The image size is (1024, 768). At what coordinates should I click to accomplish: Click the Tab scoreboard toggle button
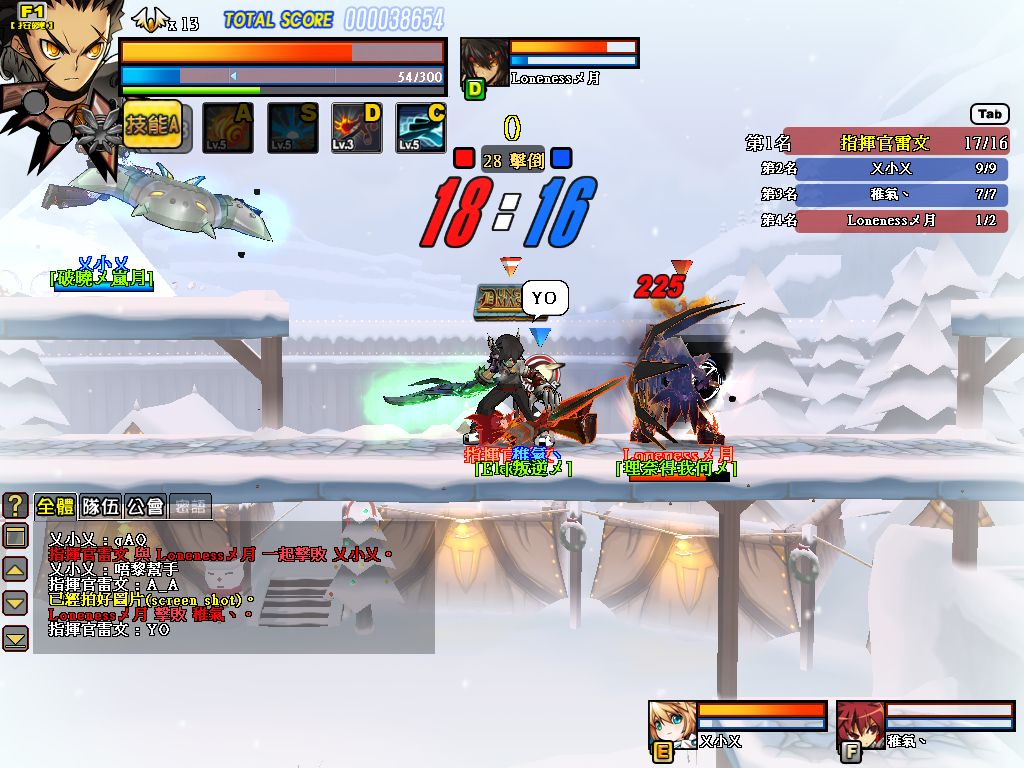pyautogui.click(x=989, y=114)
